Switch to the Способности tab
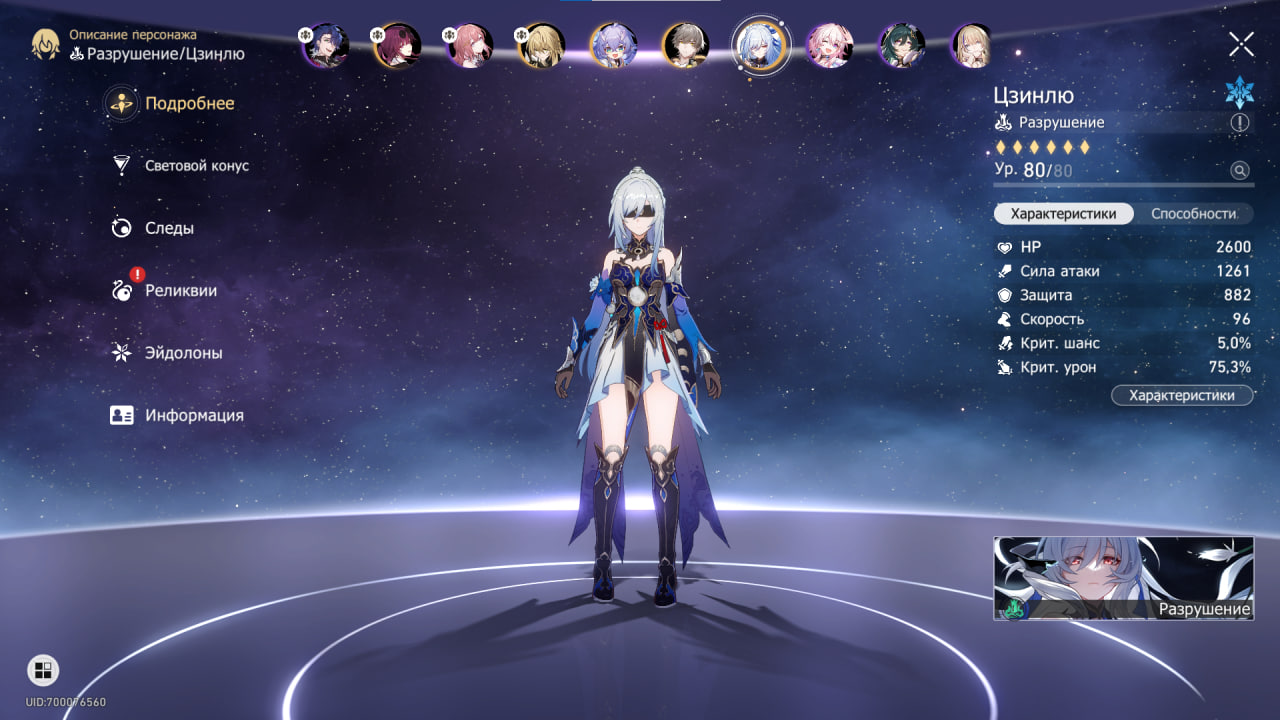Image resolution: width=1280 pixels, height=720 pixels. (x=1193, y=214)
